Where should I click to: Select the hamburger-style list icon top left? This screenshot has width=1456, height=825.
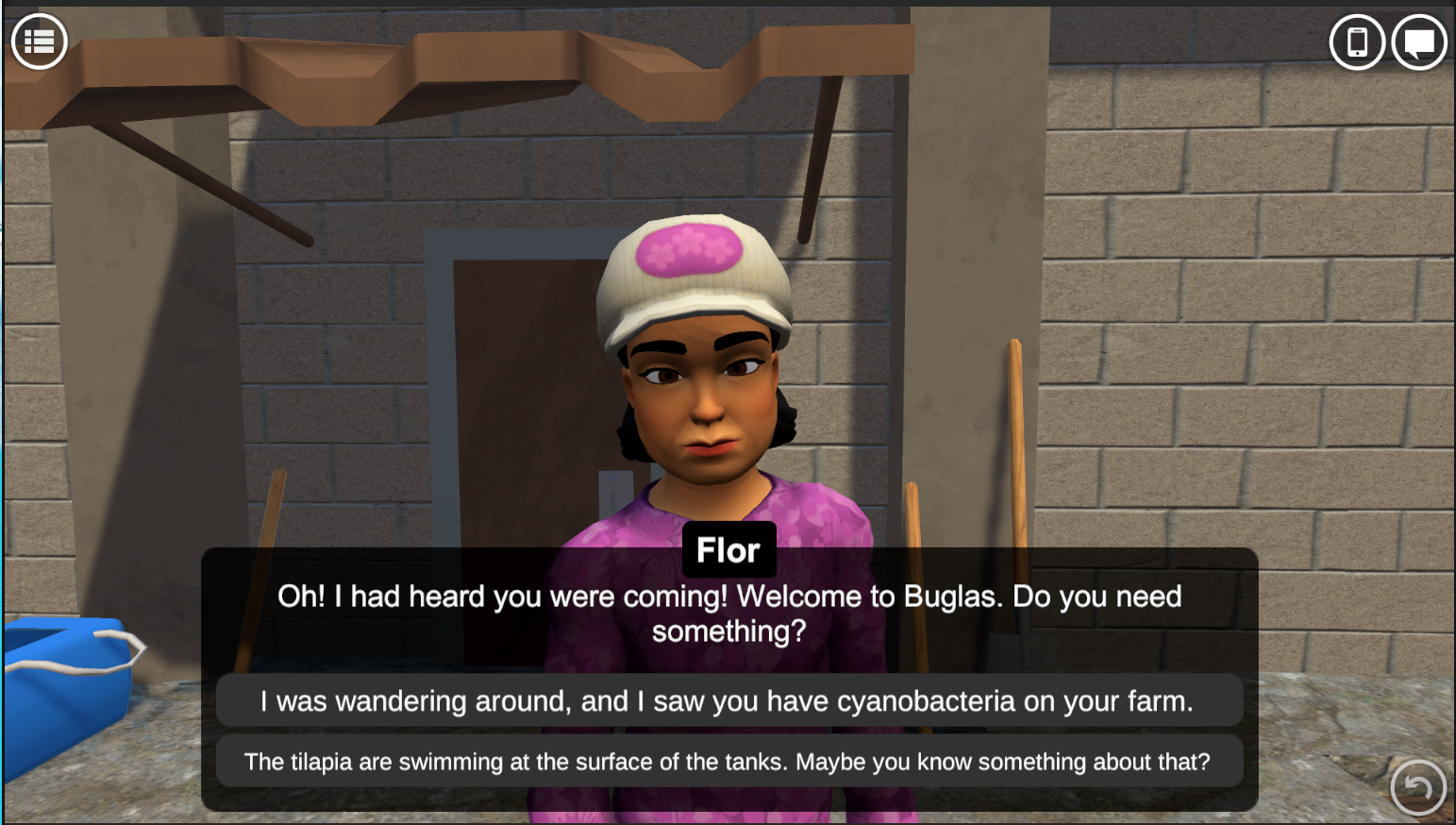pos(39,41)
